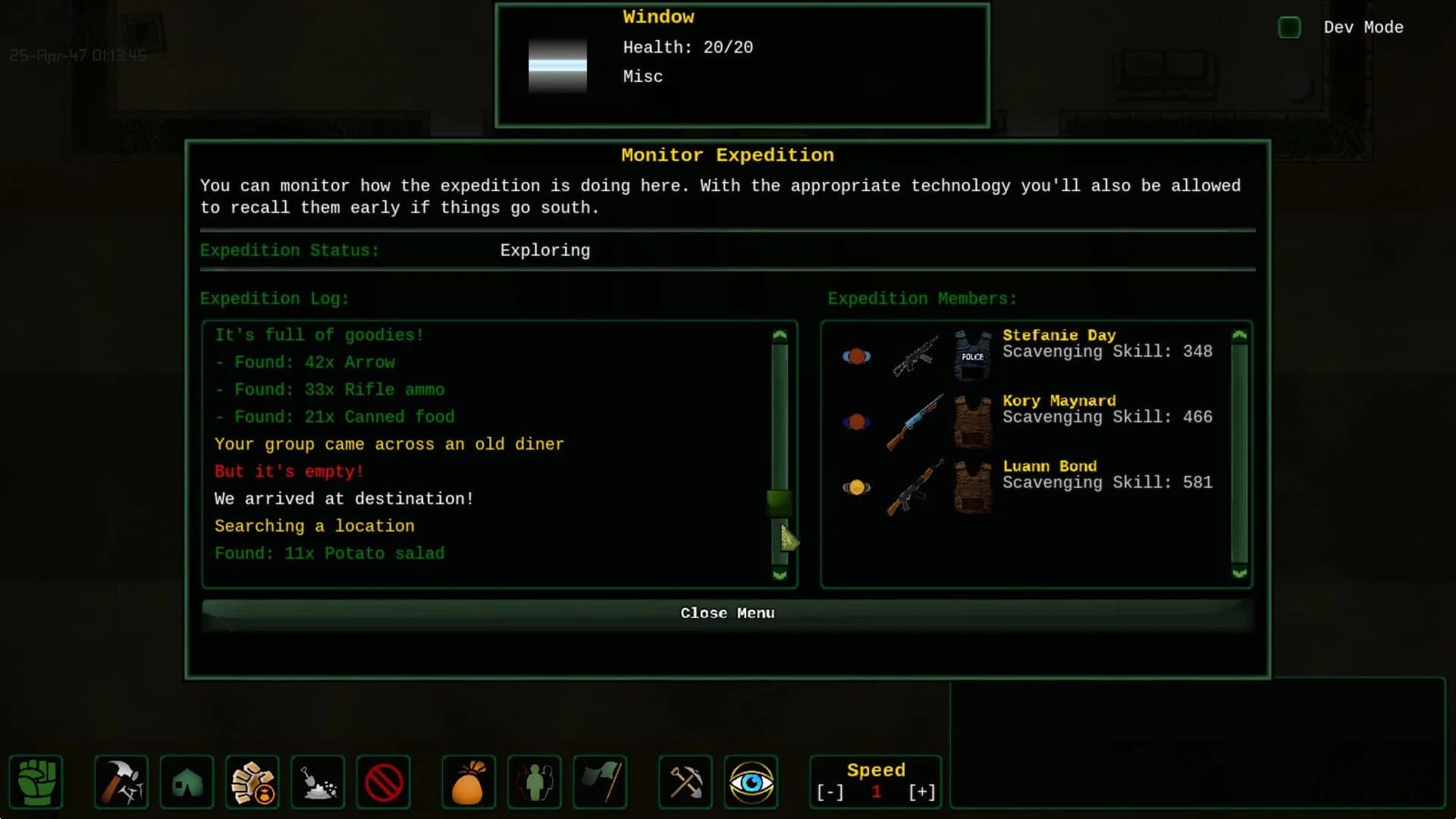Click Stefanie Day's police vest armor
Screen dimensions: 1456x819
click(973, 354)
